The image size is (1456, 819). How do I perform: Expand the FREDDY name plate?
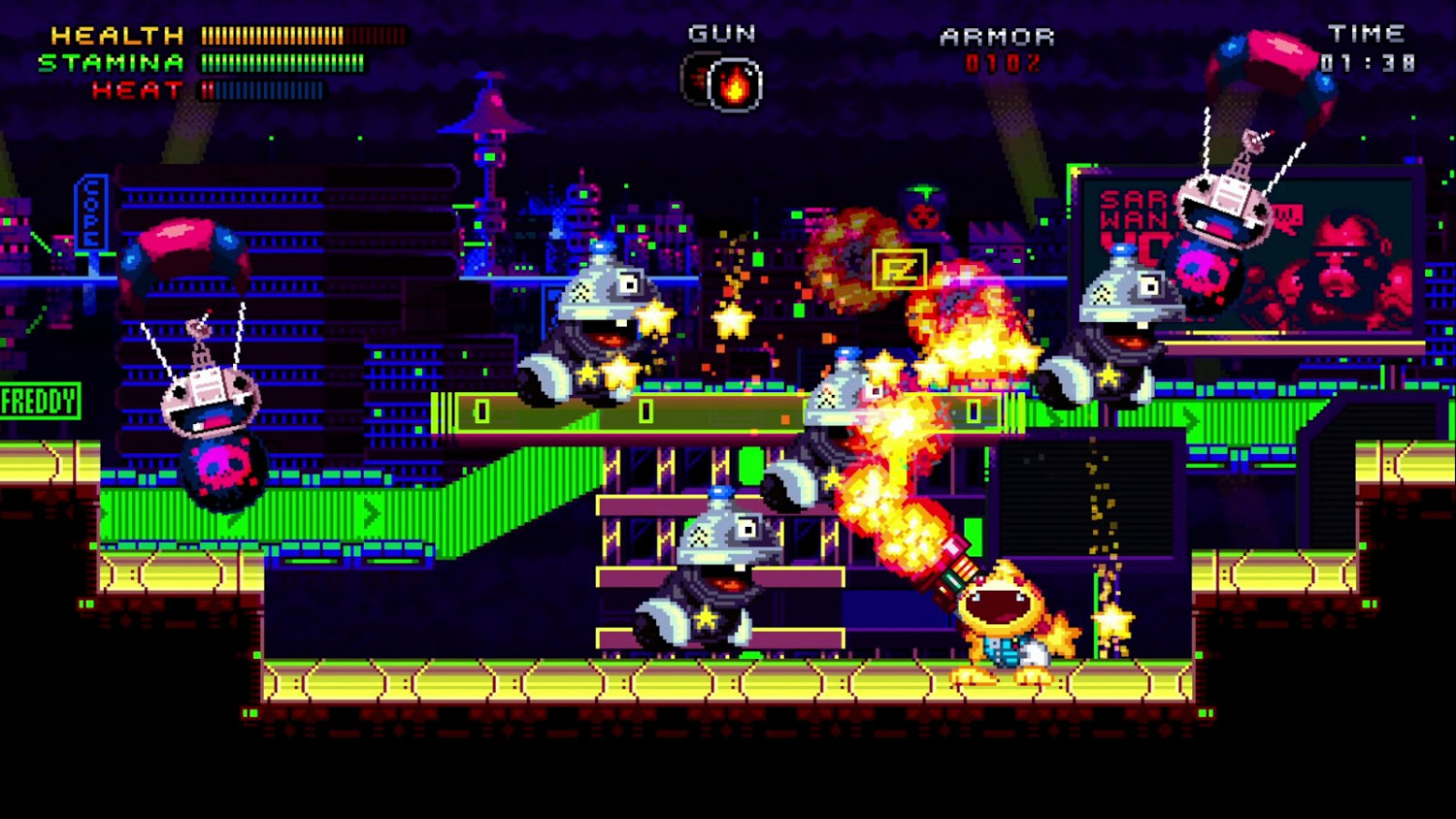pyautogui.click(x=39, y=399)
